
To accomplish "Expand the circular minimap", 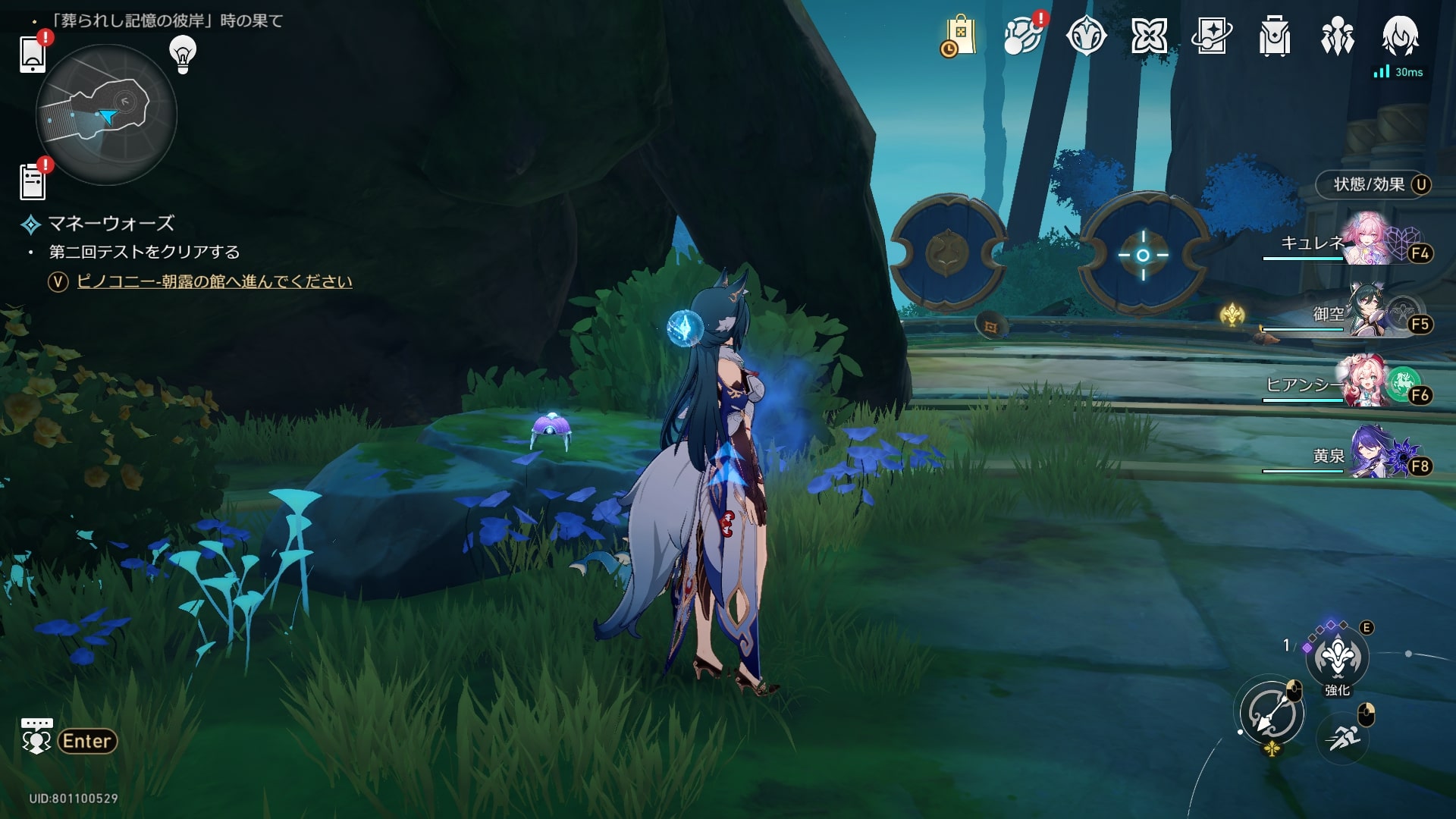I will tap(106, 115).
